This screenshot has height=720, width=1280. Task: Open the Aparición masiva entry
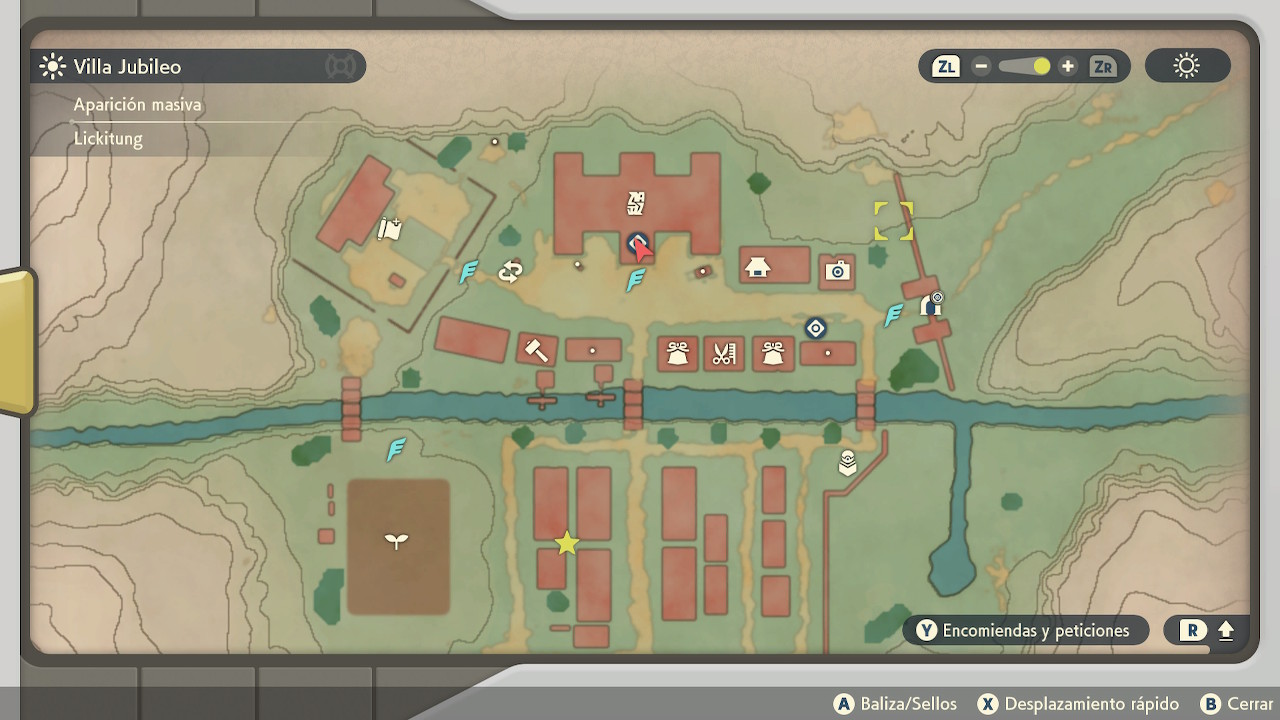(138, 105)
